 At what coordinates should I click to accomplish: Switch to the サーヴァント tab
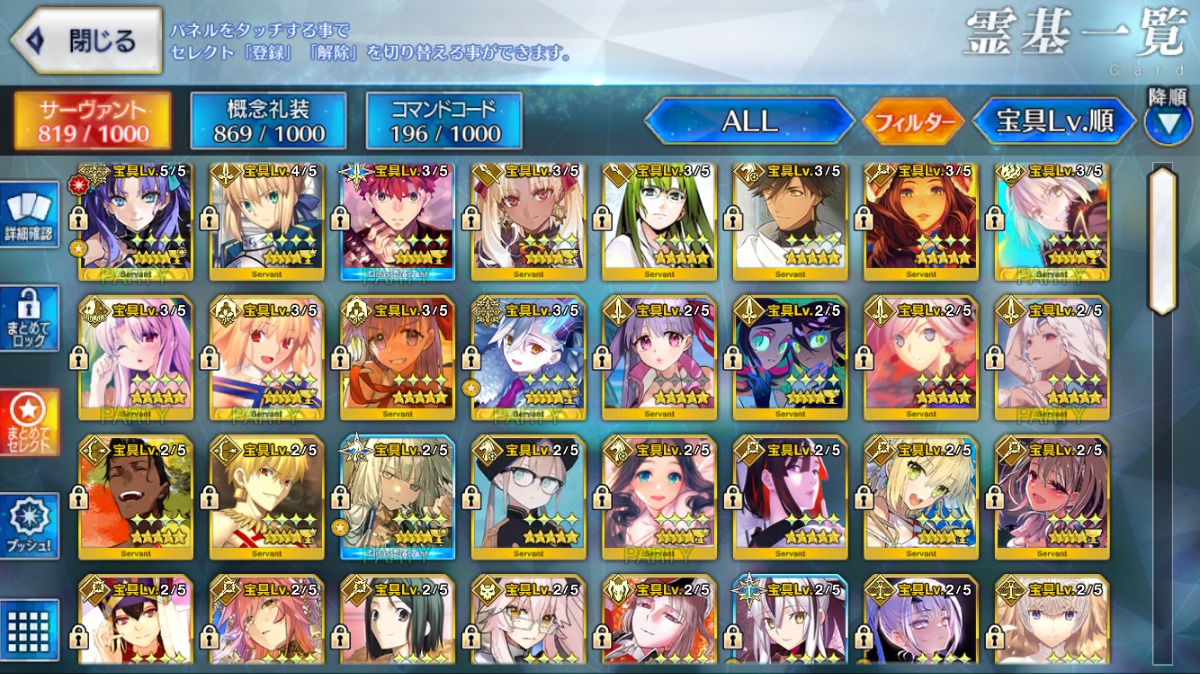tap(92, 121)
